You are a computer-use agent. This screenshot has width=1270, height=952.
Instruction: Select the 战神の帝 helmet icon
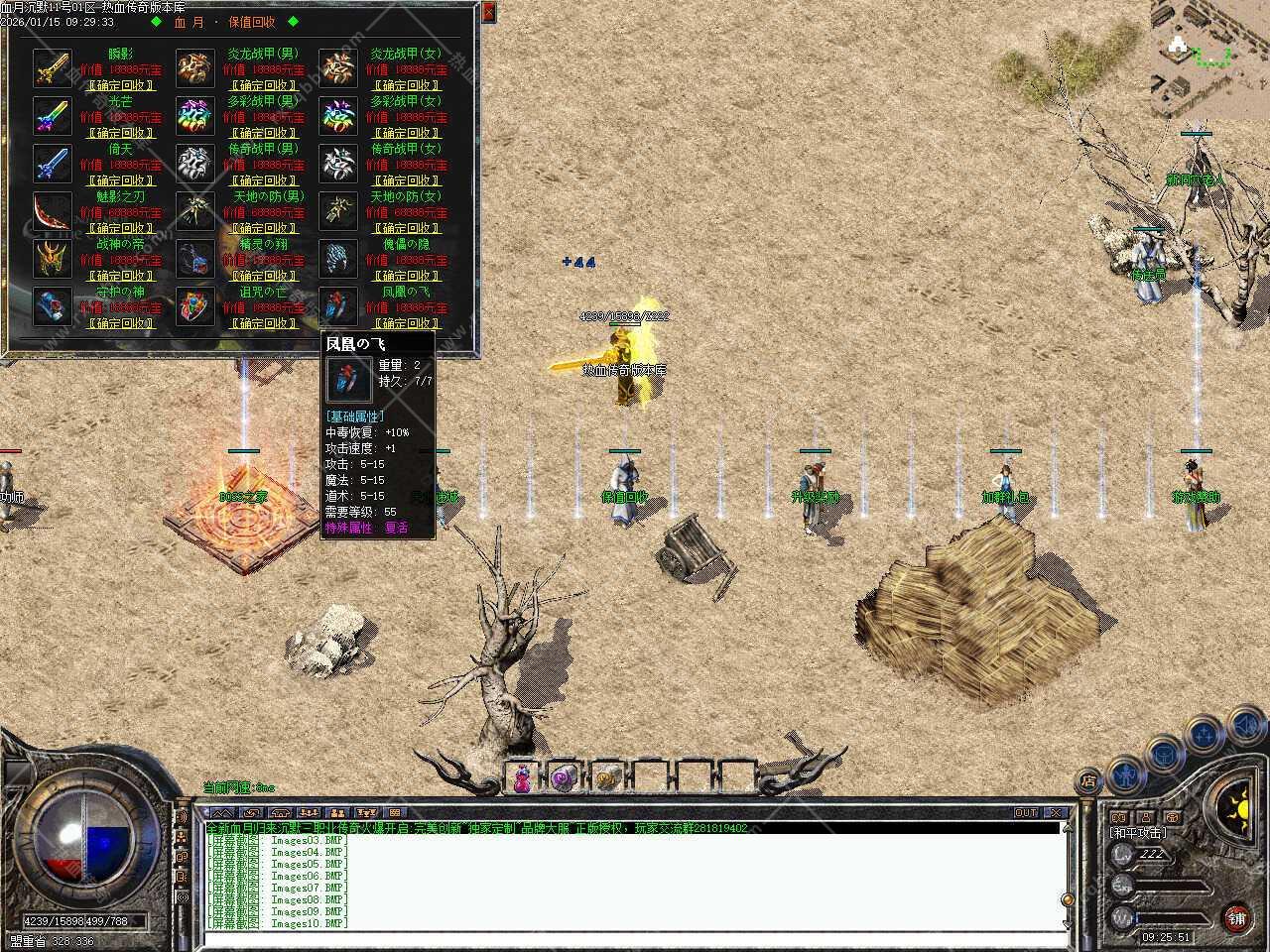[52, 259]
